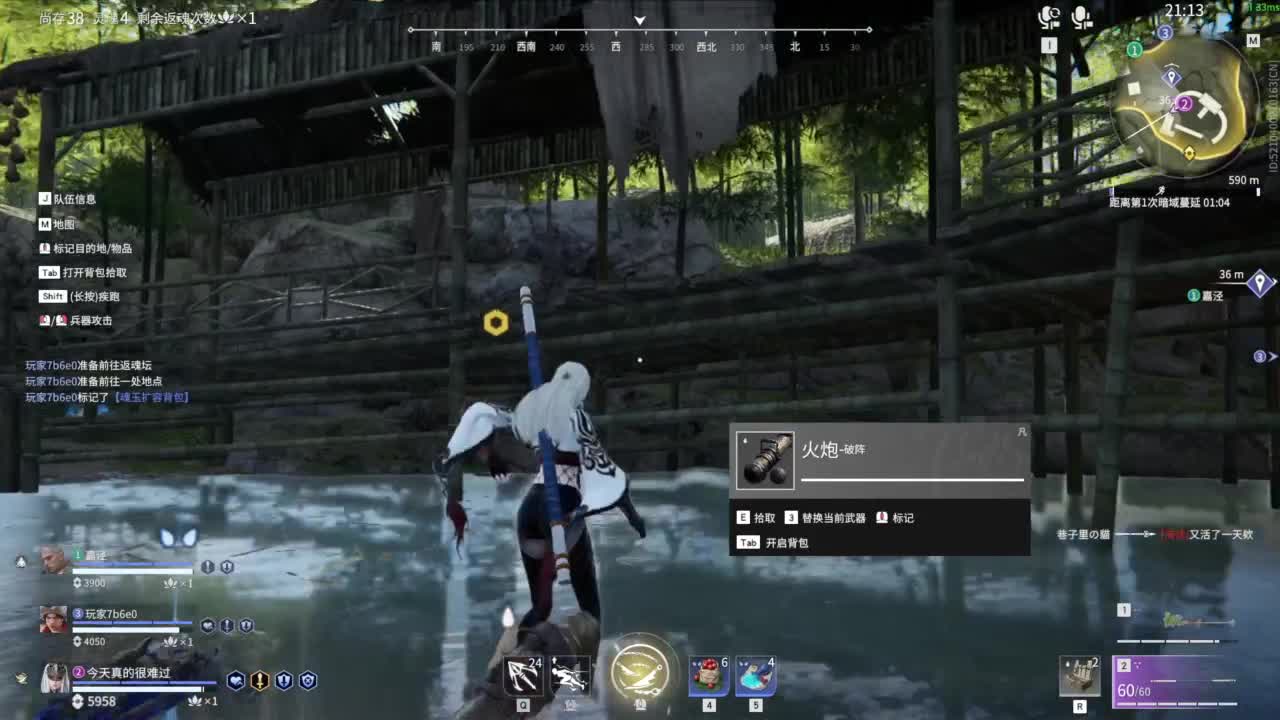Click the yellow hexagon marker above the character
This screenshot has height=720, width=1280.
[x=497, y=322]
